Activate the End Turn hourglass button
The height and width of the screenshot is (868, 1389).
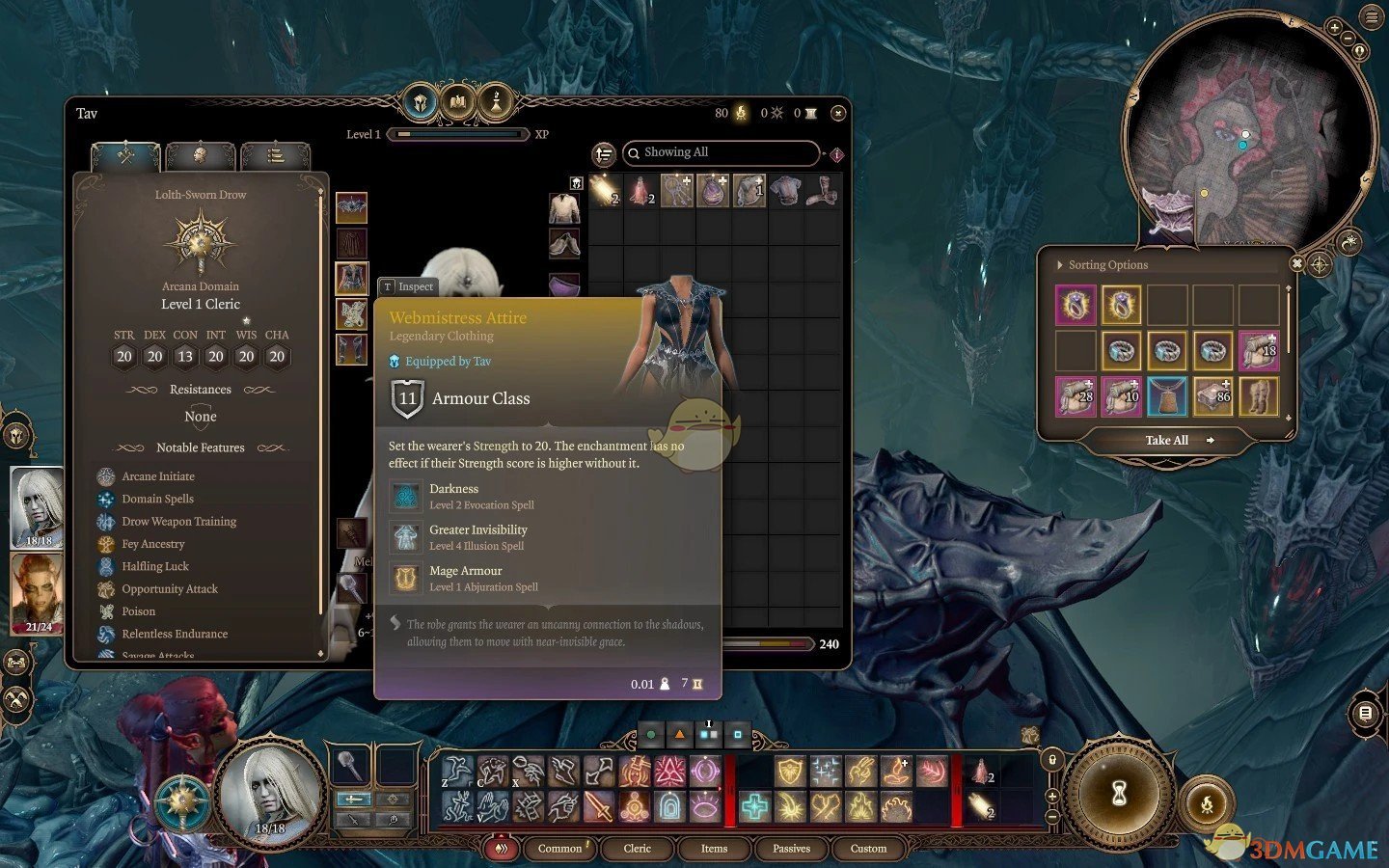click(x=1119, y=793)
